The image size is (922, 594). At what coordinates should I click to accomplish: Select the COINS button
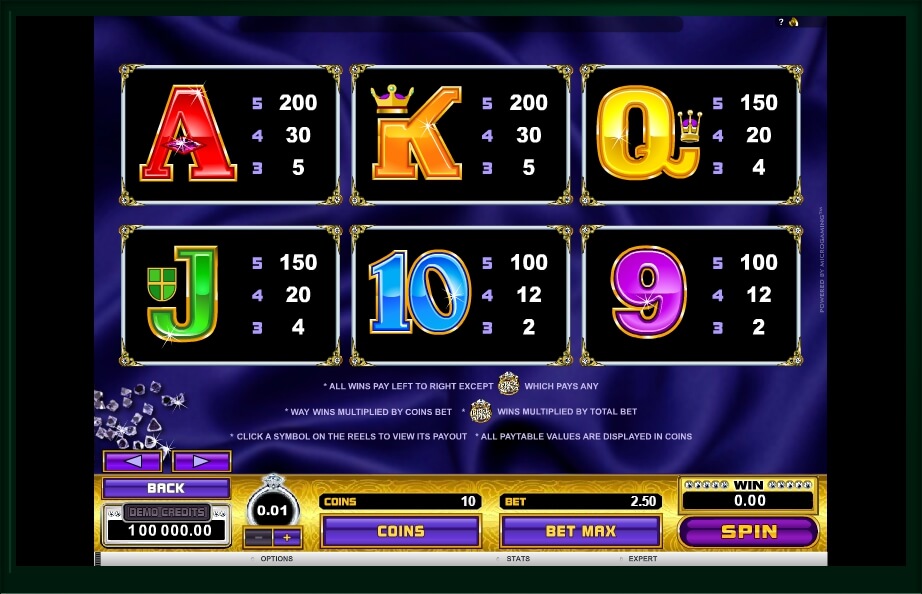tap(400, 531)
